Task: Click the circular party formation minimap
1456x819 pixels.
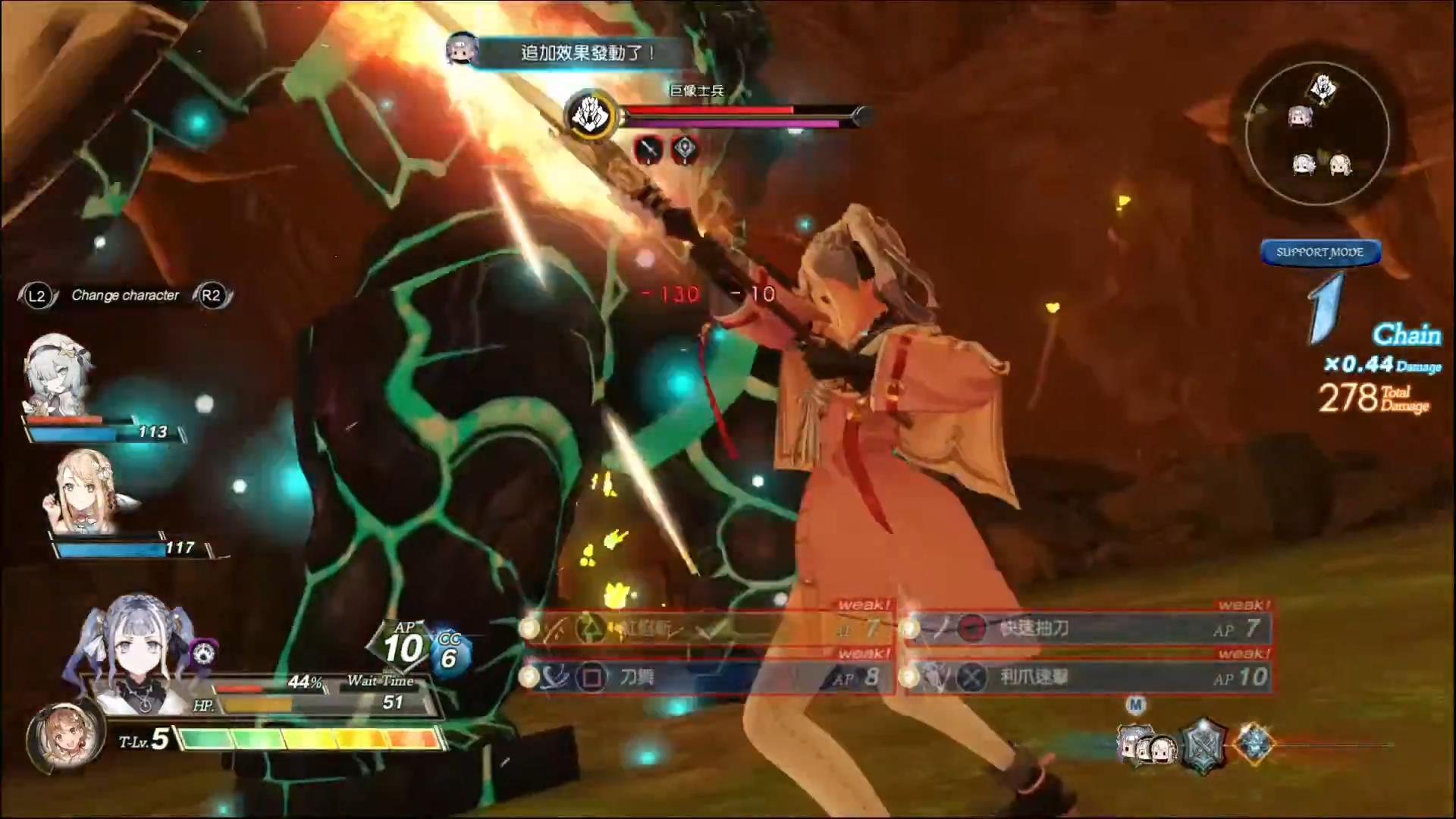Action: tap(1317, 133)
